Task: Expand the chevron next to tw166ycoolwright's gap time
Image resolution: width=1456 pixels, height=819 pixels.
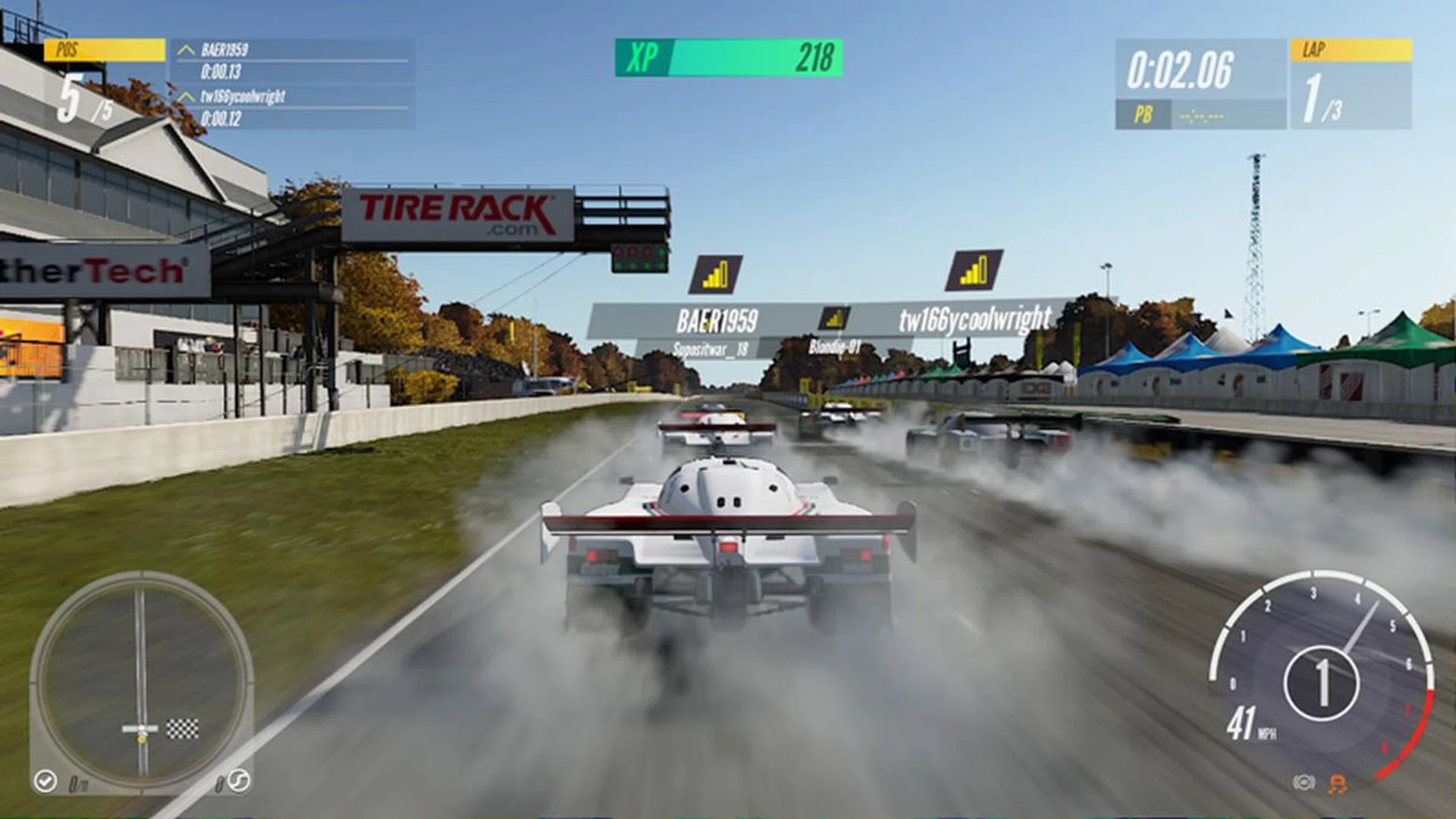Action: pyautogui.click(x=184, y=96)
